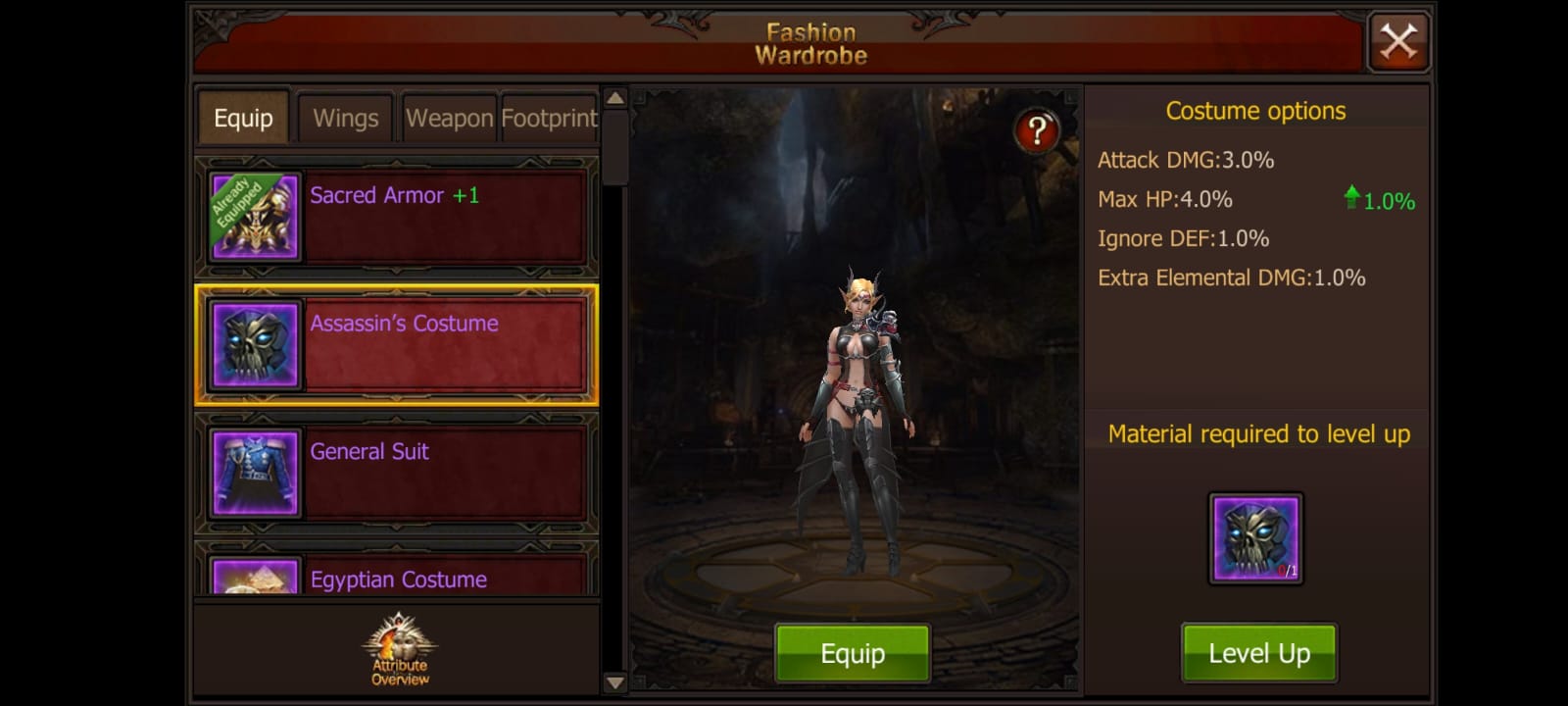Screen dimensions: 1568x706
Task: Switch to the Footprint tab
Action: coord(549,118)
